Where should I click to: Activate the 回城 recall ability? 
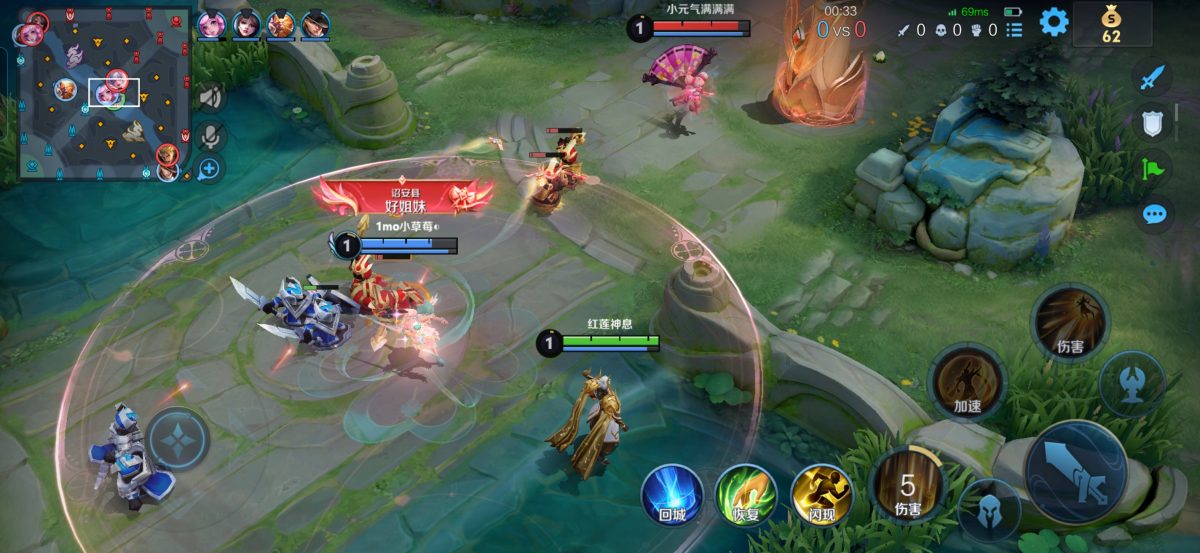(671, 494)
